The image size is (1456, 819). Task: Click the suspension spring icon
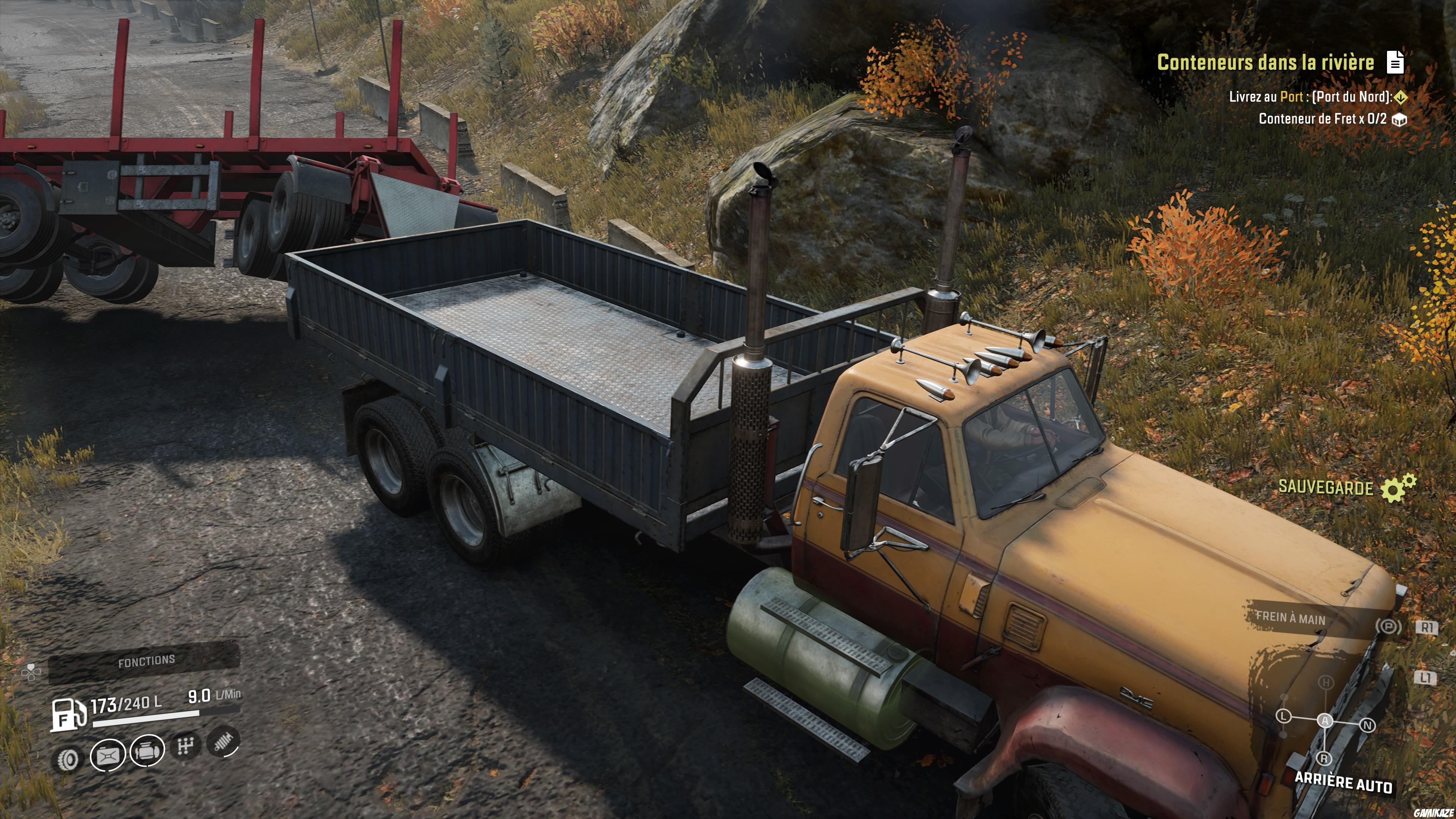pos(224,741)
